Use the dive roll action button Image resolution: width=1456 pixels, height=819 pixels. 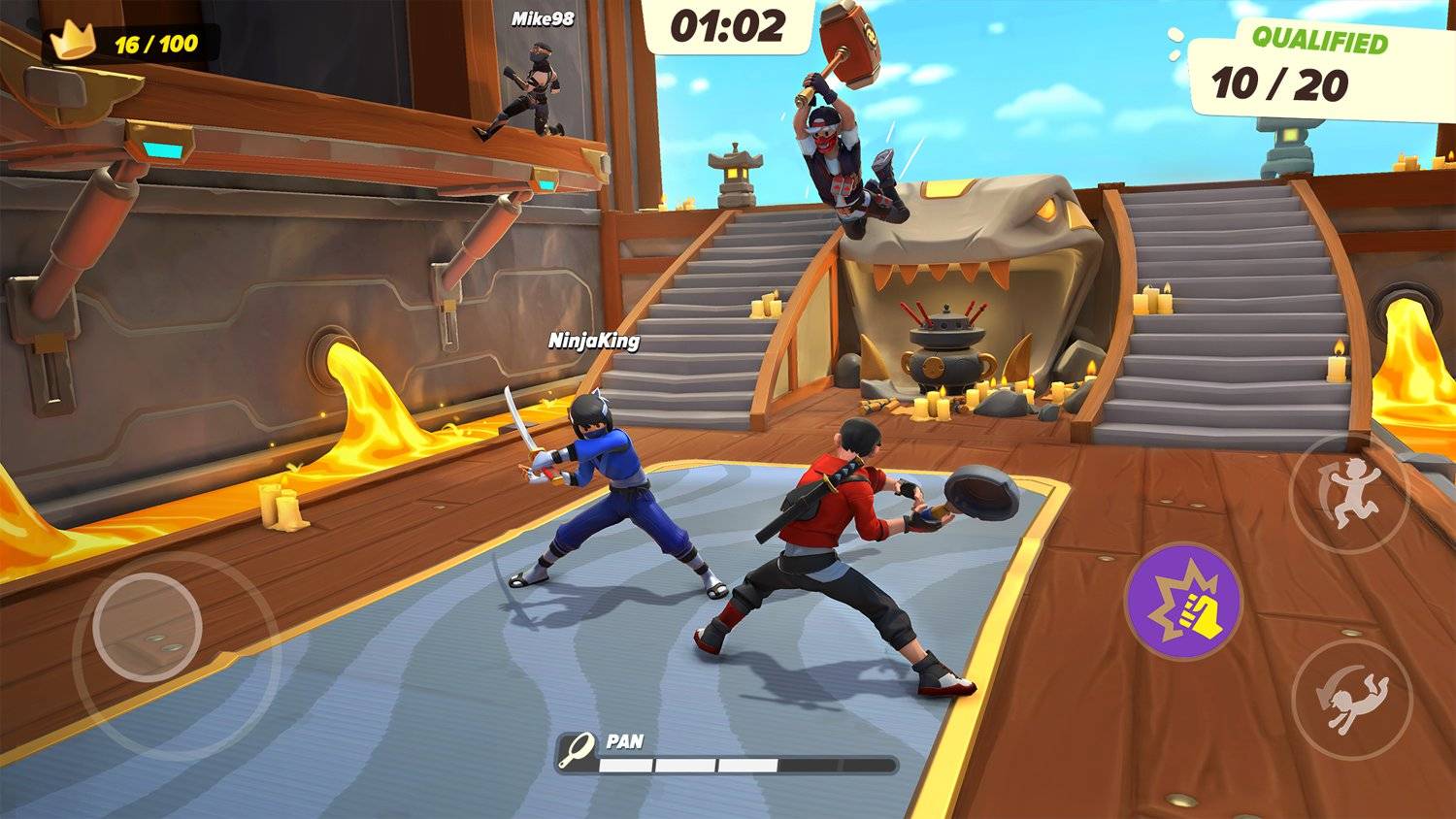tap(1352, 698)
